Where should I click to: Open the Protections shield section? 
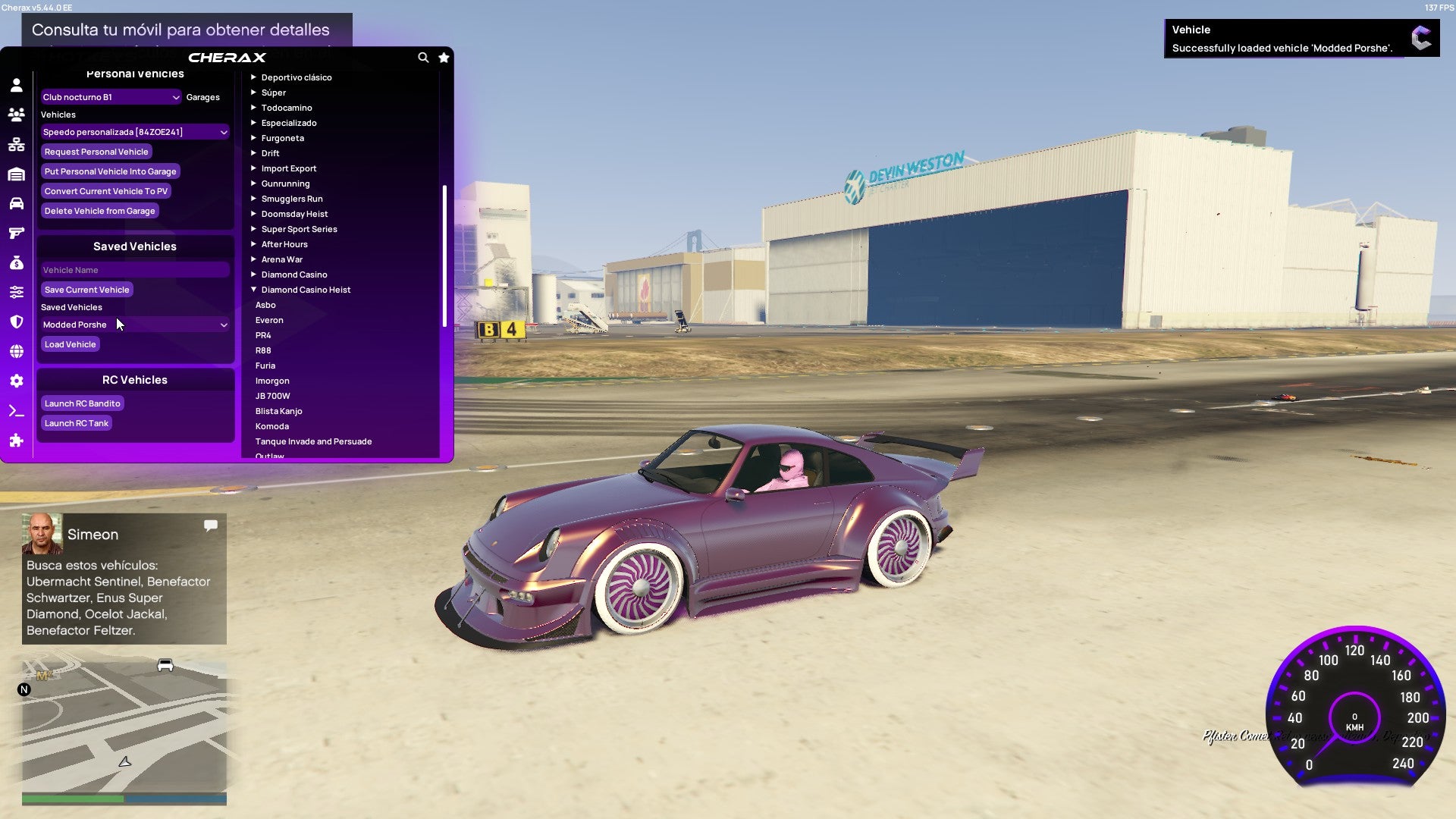pos(16,322)
